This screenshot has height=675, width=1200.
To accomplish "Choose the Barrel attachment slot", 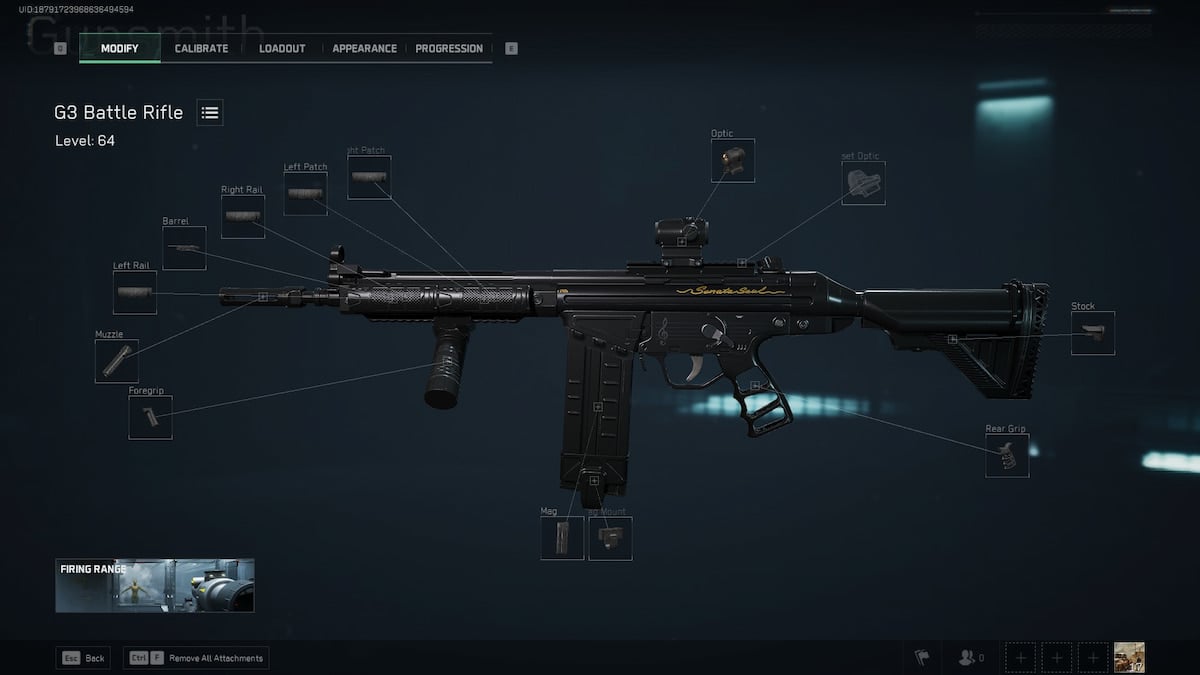I will (x=184, y=248).
